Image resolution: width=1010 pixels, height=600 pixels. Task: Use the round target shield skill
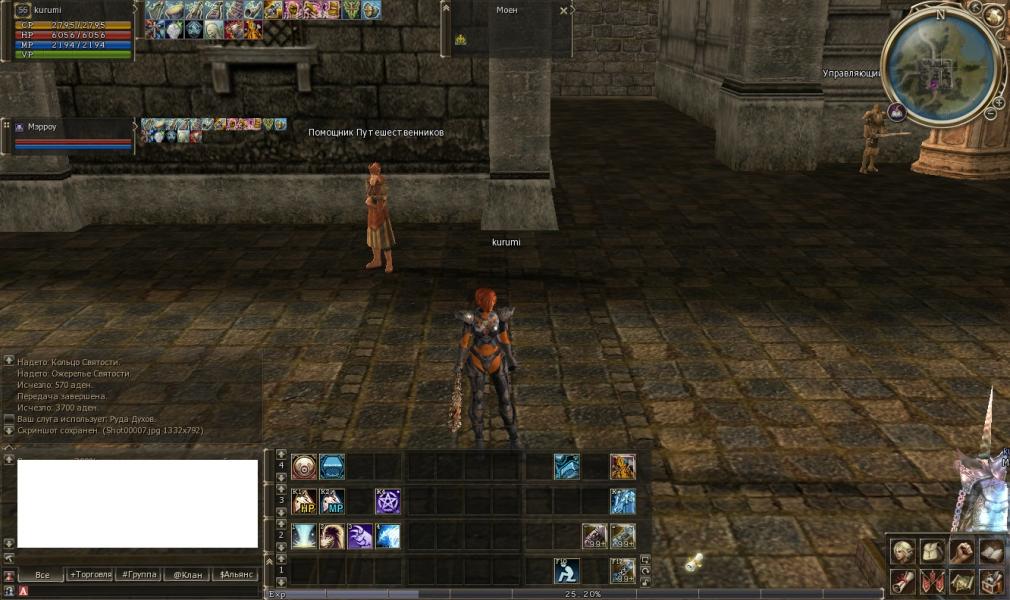pyautogui.click(x=304, y=467)
